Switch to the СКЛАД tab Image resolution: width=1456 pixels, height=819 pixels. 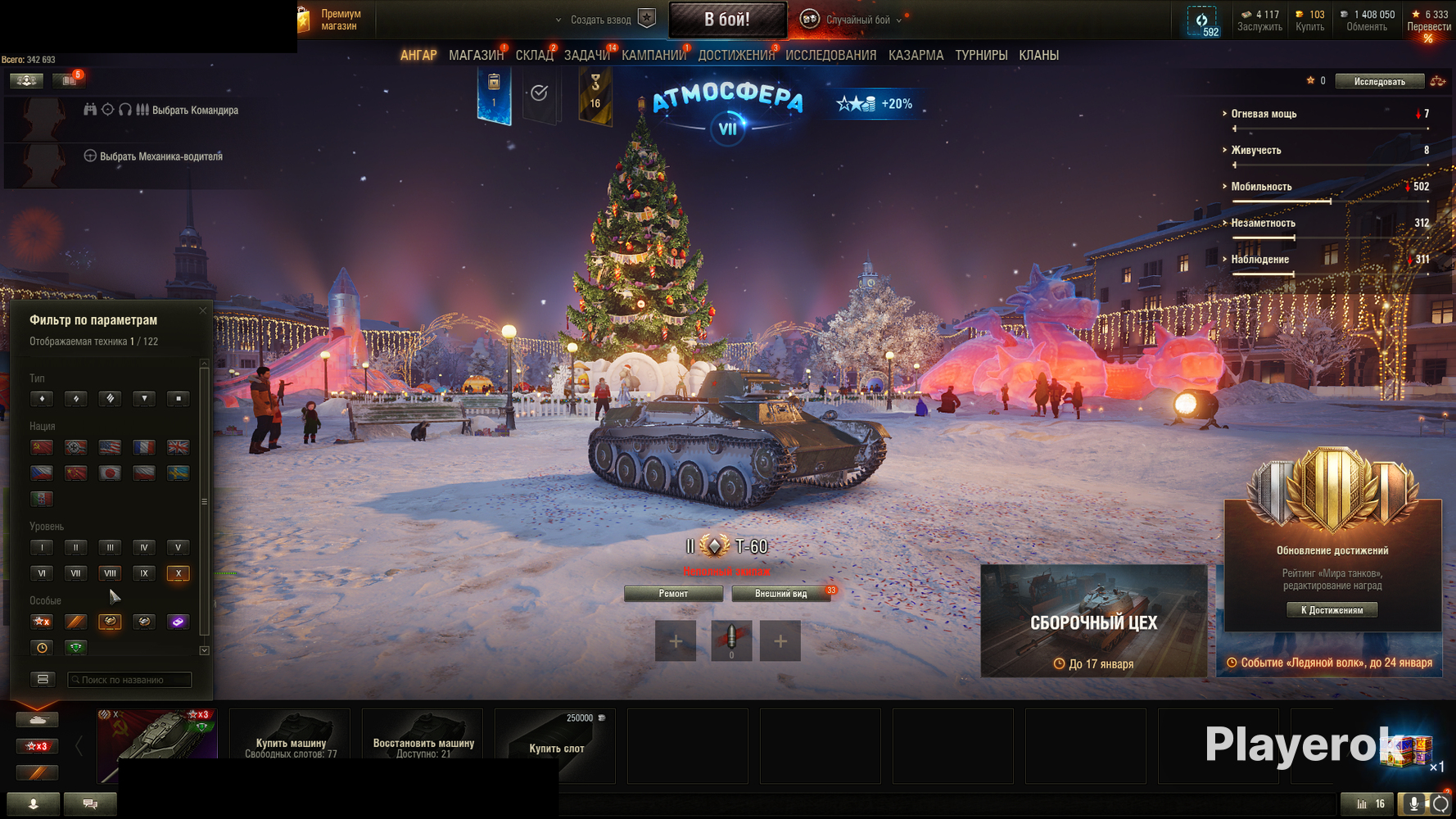[534, 56]
